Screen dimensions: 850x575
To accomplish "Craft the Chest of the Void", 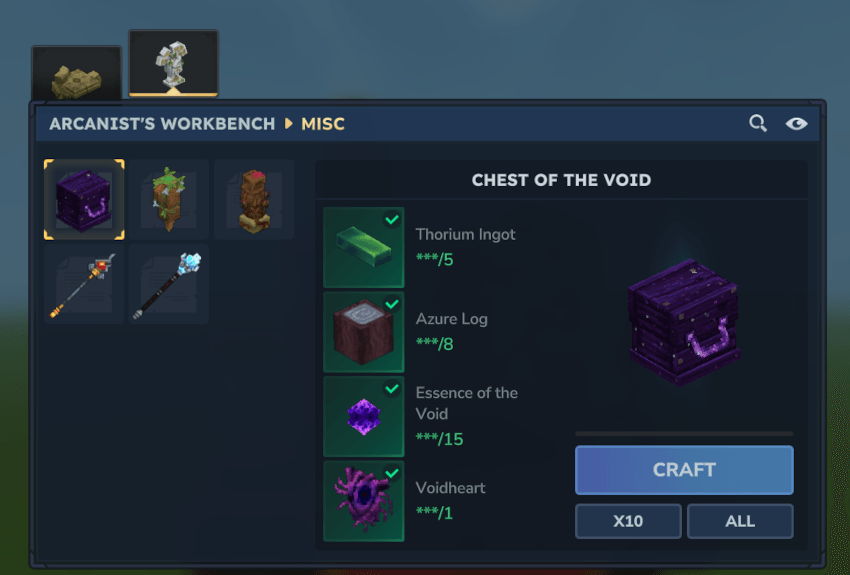I will tap(684, 470).
